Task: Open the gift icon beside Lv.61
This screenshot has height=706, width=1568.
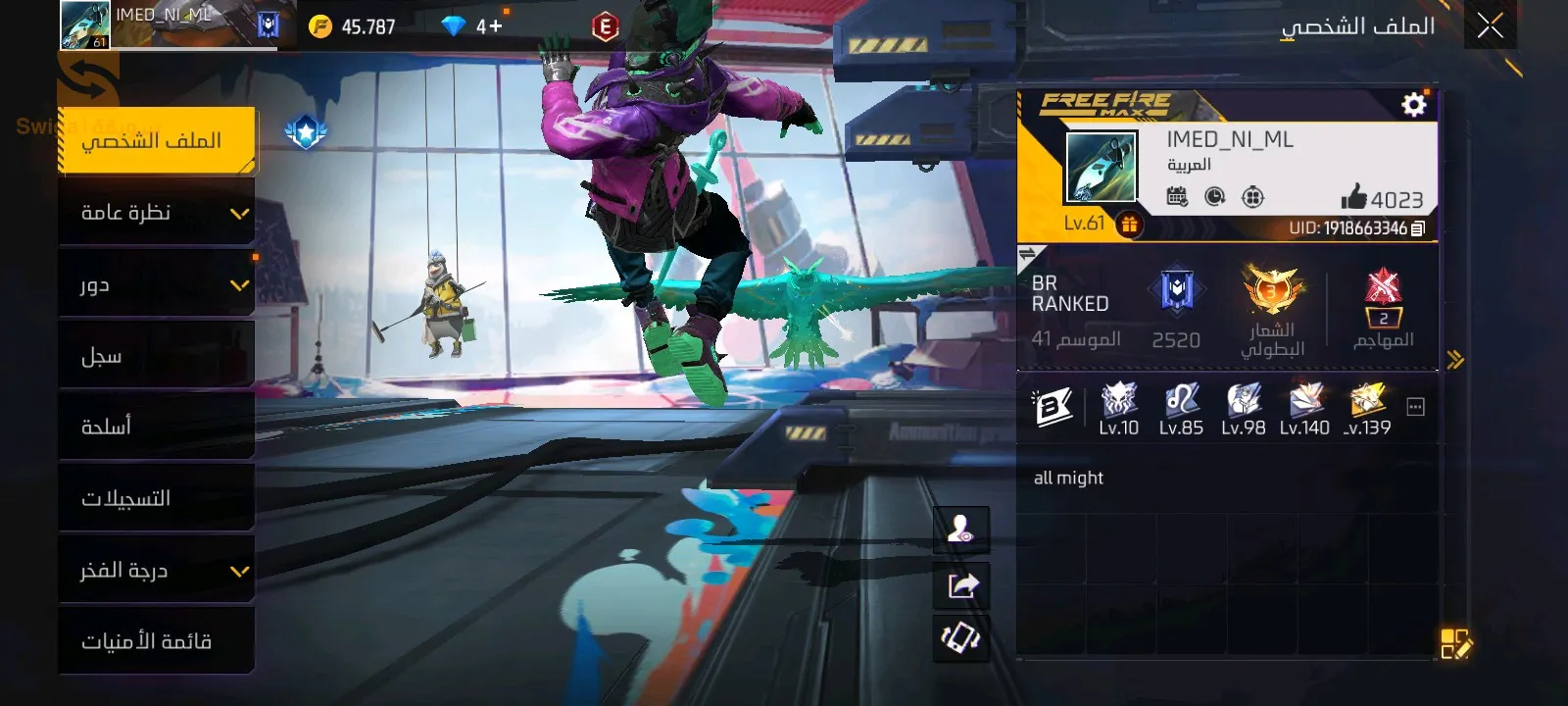Action: [1129, 225]
